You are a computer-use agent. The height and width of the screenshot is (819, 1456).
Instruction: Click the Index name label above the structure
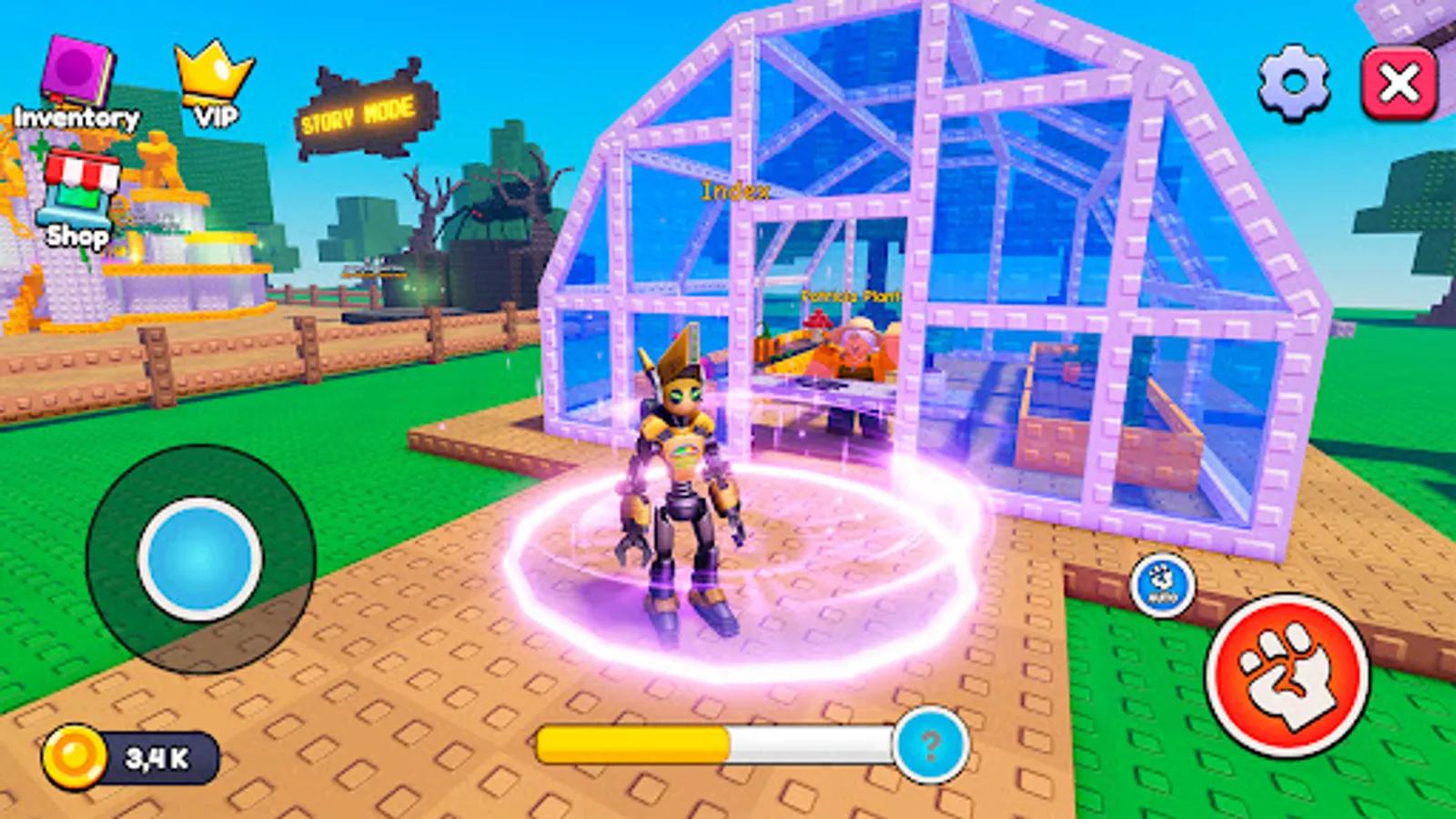[x=734, y=191]
